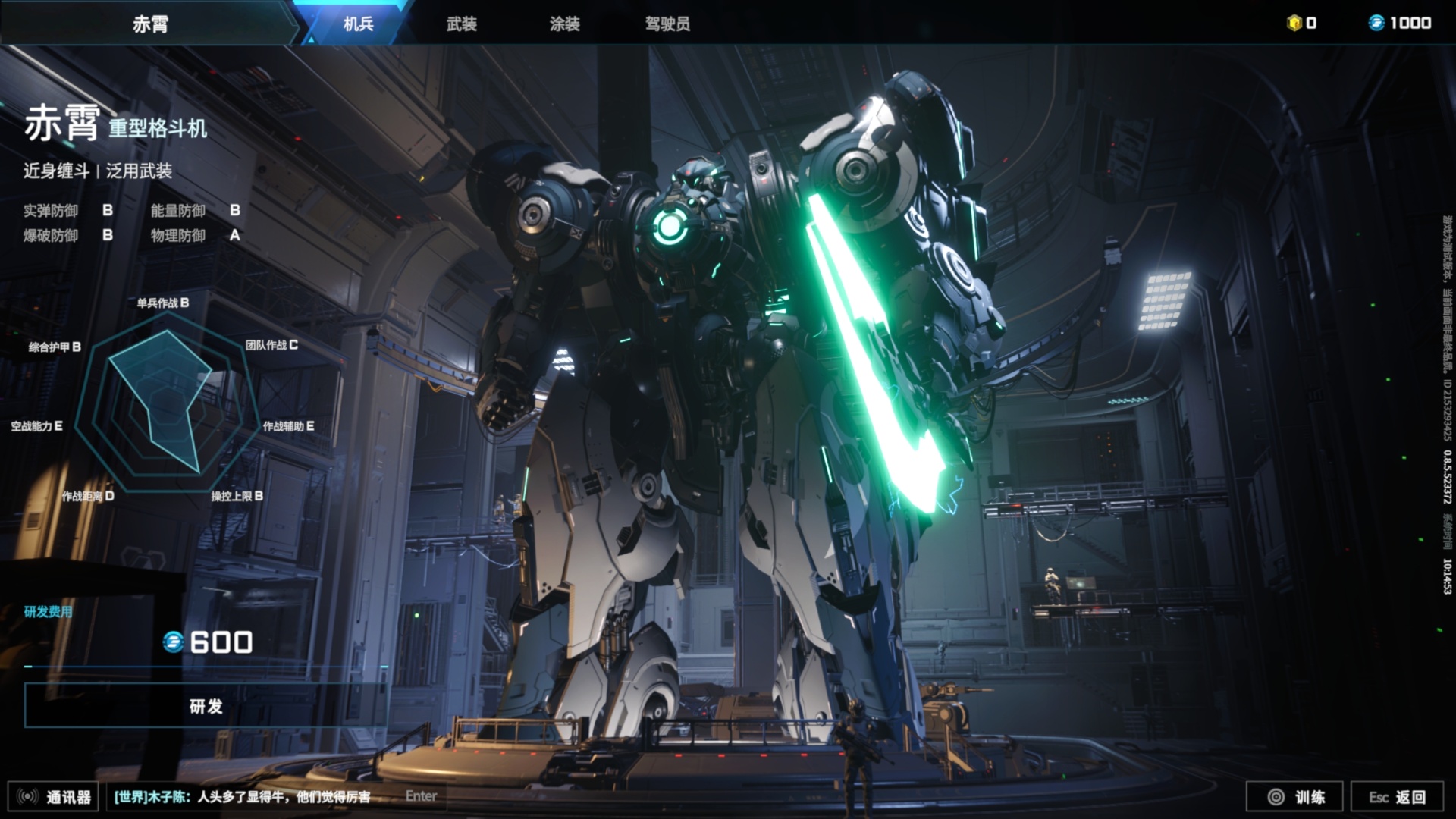Open the 武装 tab

pos(461,24)
